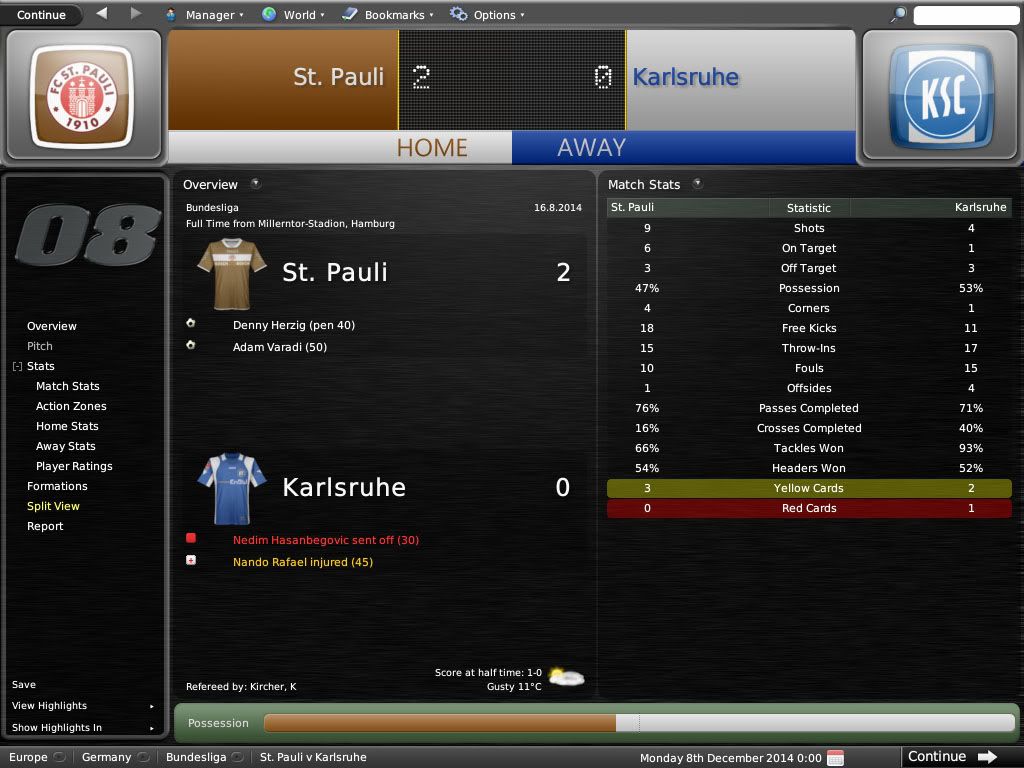Go back with the left arrow
1024x768 pixels.
pyautogui.click(x=102, y=14)
